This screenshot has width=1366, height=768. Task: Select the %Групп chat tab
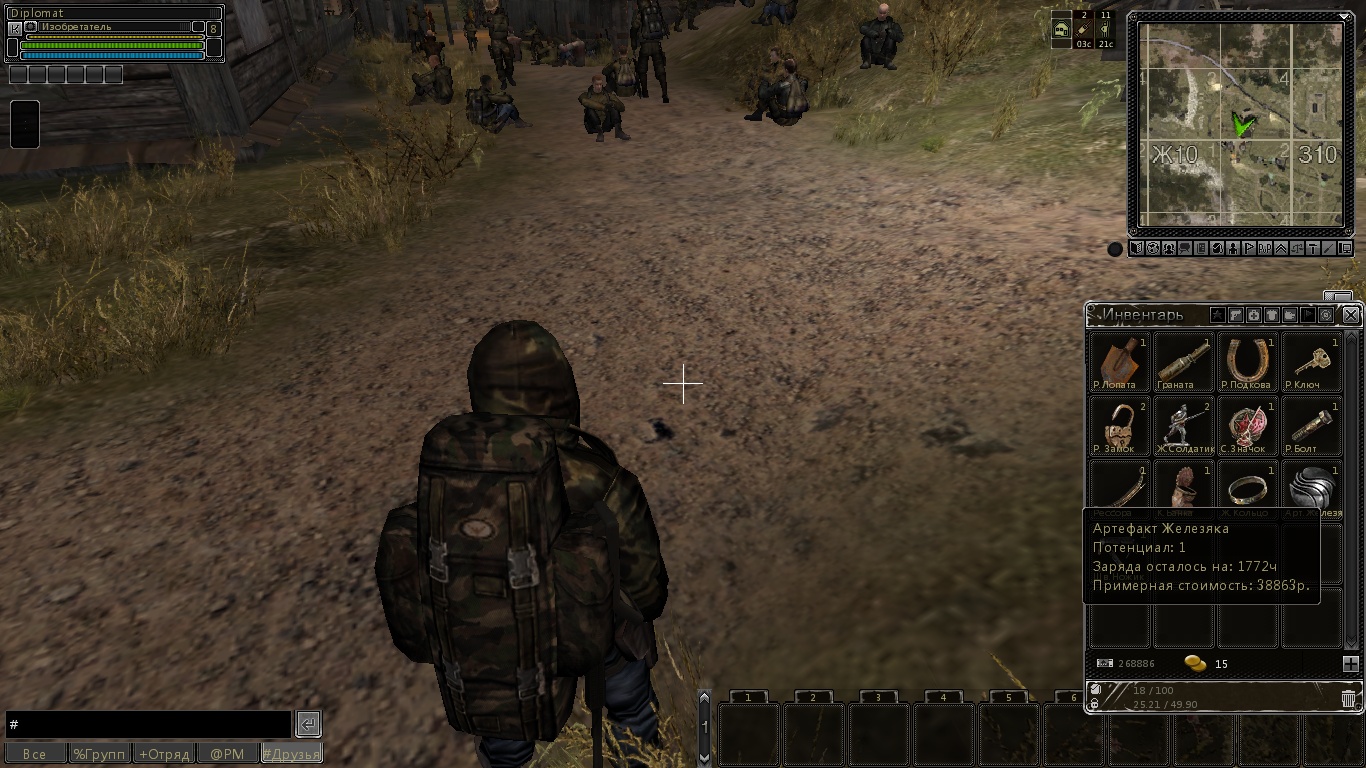99,754
